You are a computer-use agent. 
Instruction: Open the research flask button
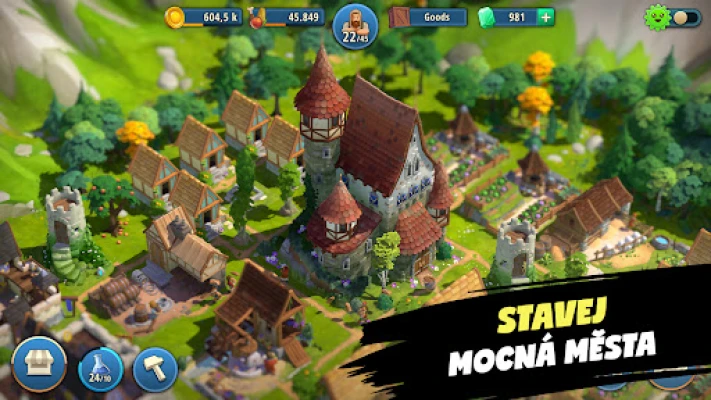[100, 369]
